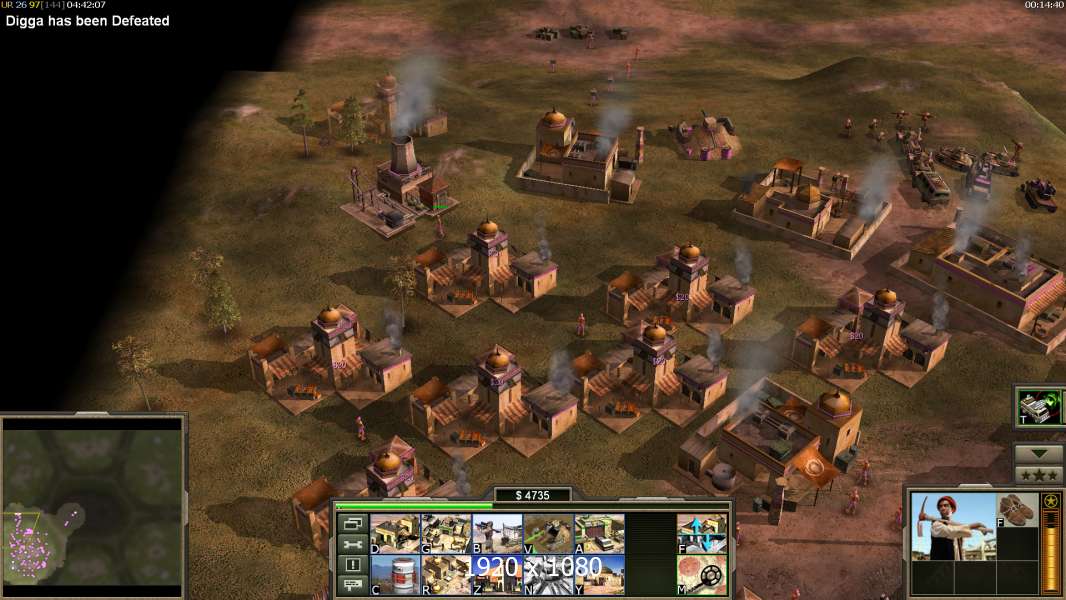Click the minimap to jump the camera
The image size is (1066, 600).
93,501
